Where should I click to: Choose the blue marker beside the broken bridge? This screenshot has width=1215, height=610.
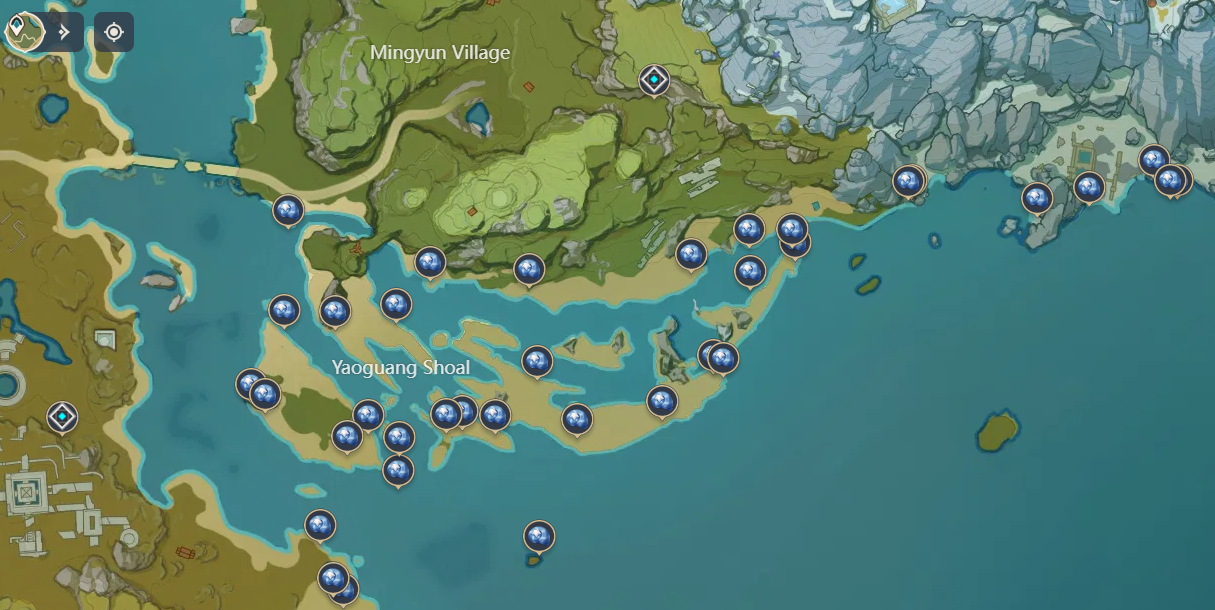click(288, 210)
